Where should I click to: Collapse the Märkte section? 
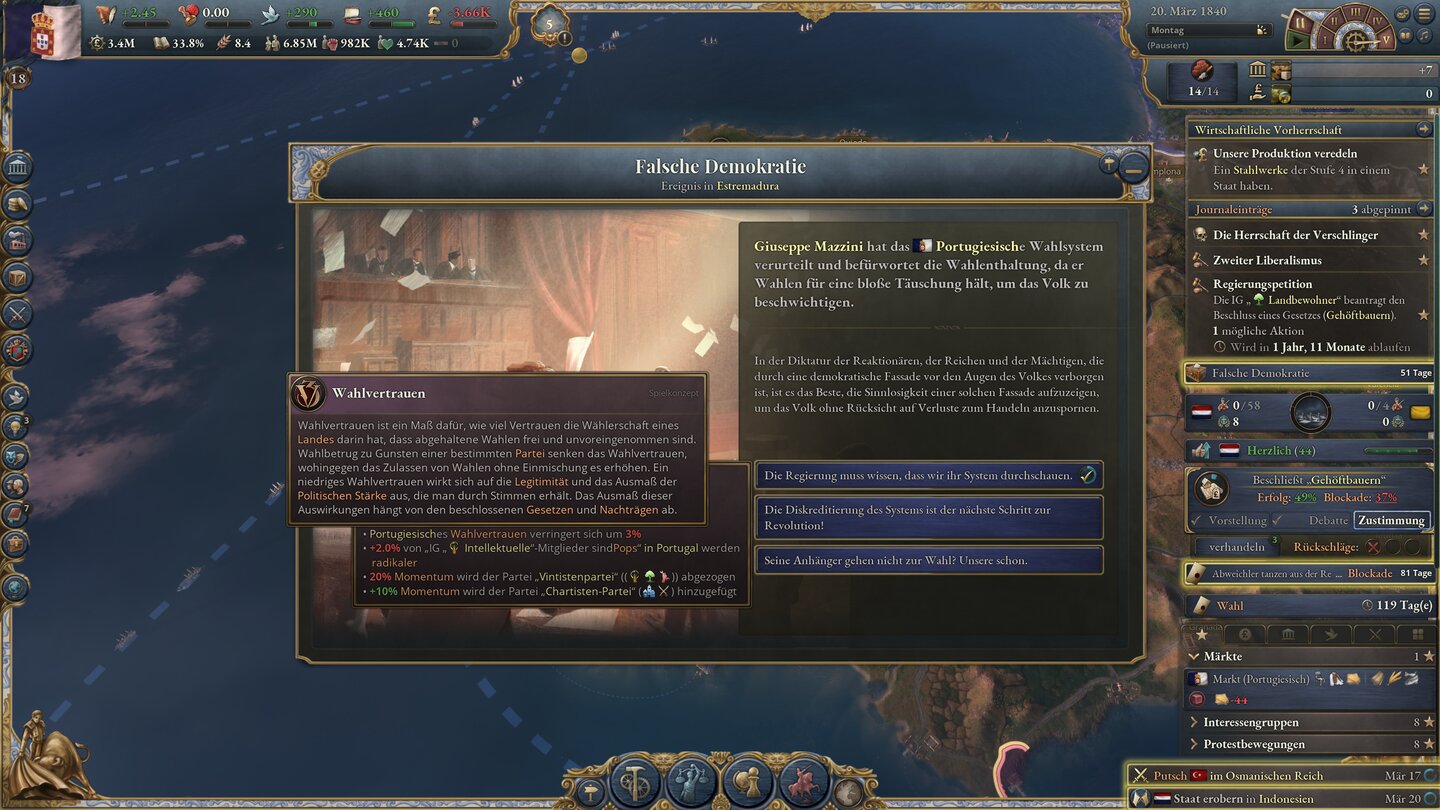1196,657
